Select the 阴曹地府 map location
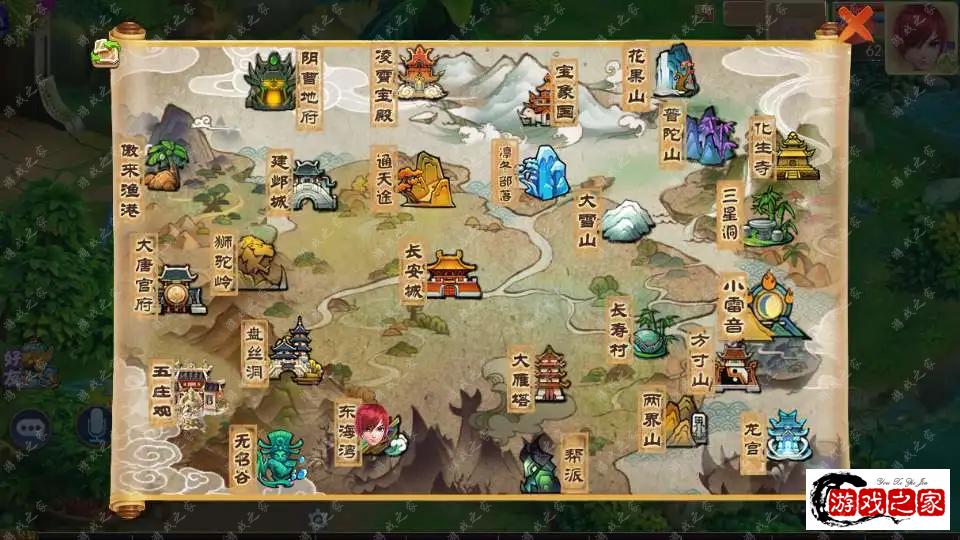 pyautogui.click(x=270, y=81)
